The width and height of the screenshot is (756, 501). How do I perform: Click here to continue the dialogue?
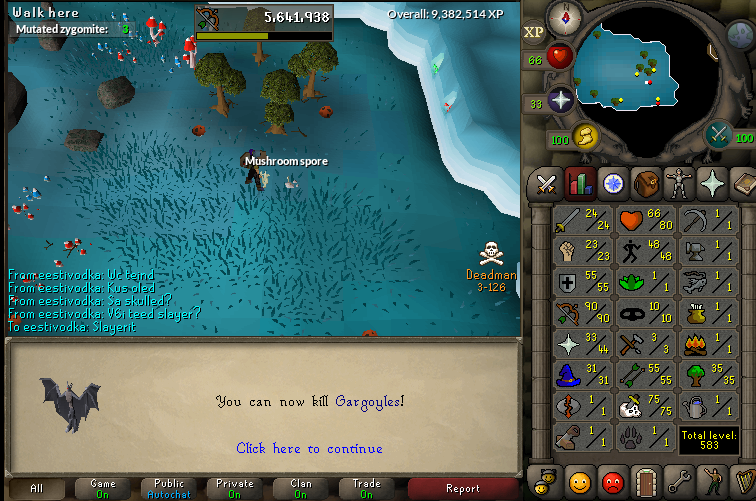[309, 449]
